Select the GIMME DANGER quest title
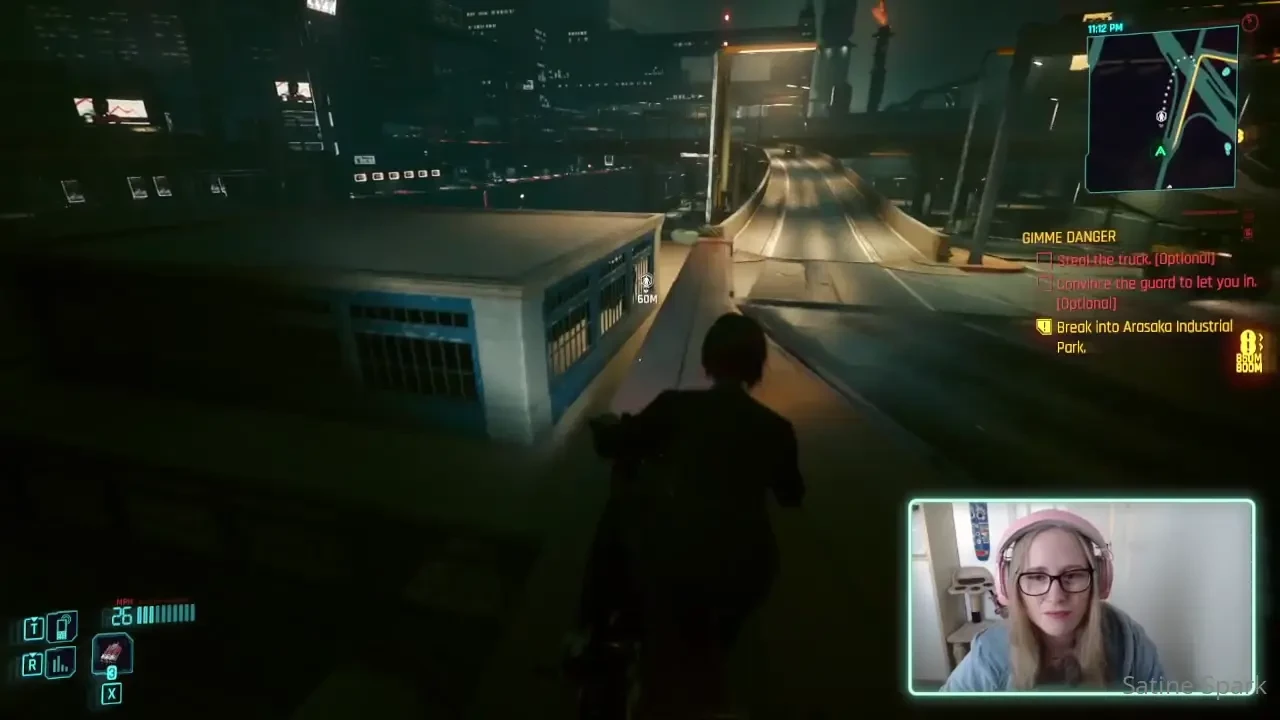 point(1068,237)
